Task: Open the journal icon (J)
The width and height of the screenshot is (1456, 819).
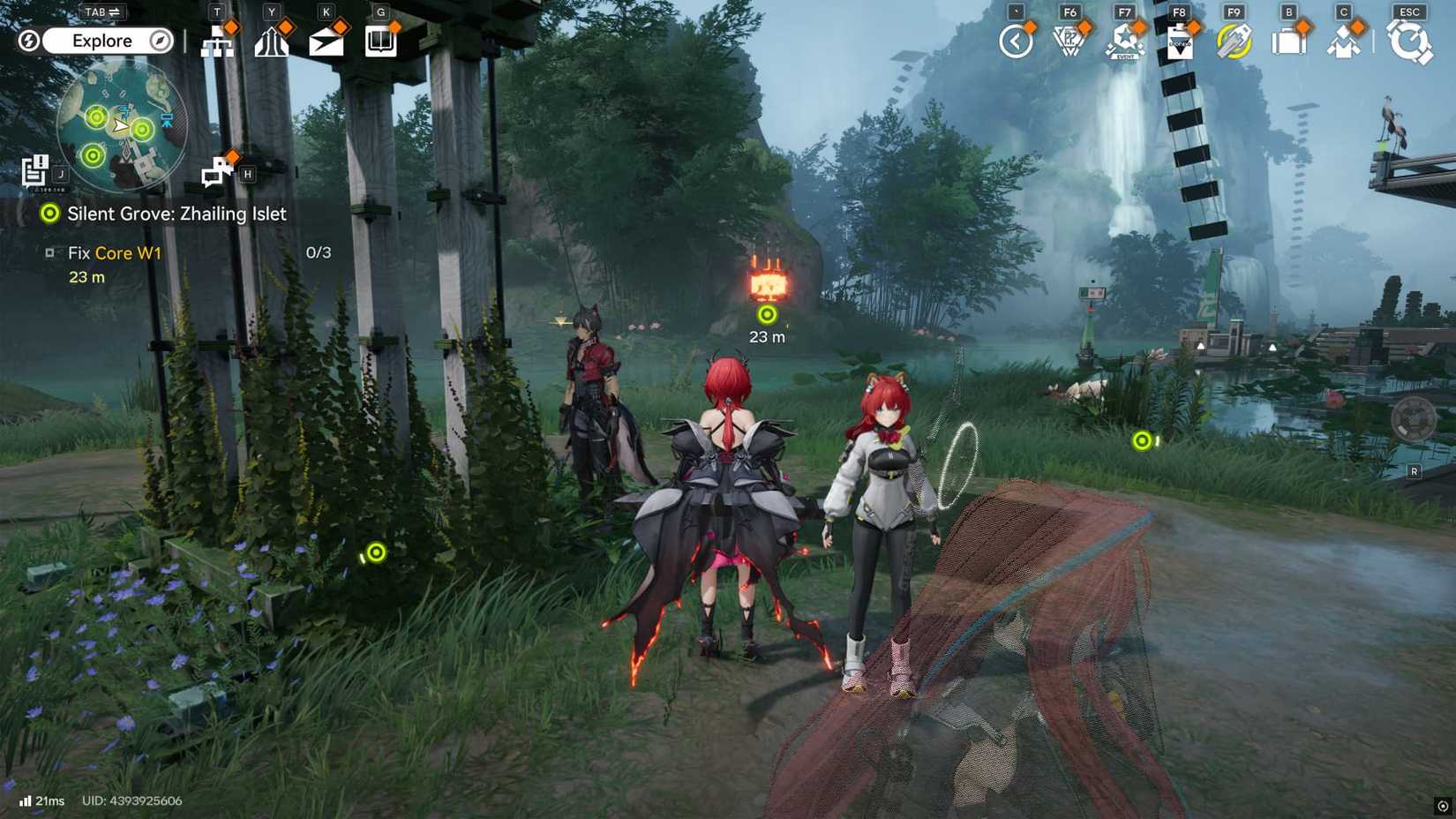Action: 35,168
